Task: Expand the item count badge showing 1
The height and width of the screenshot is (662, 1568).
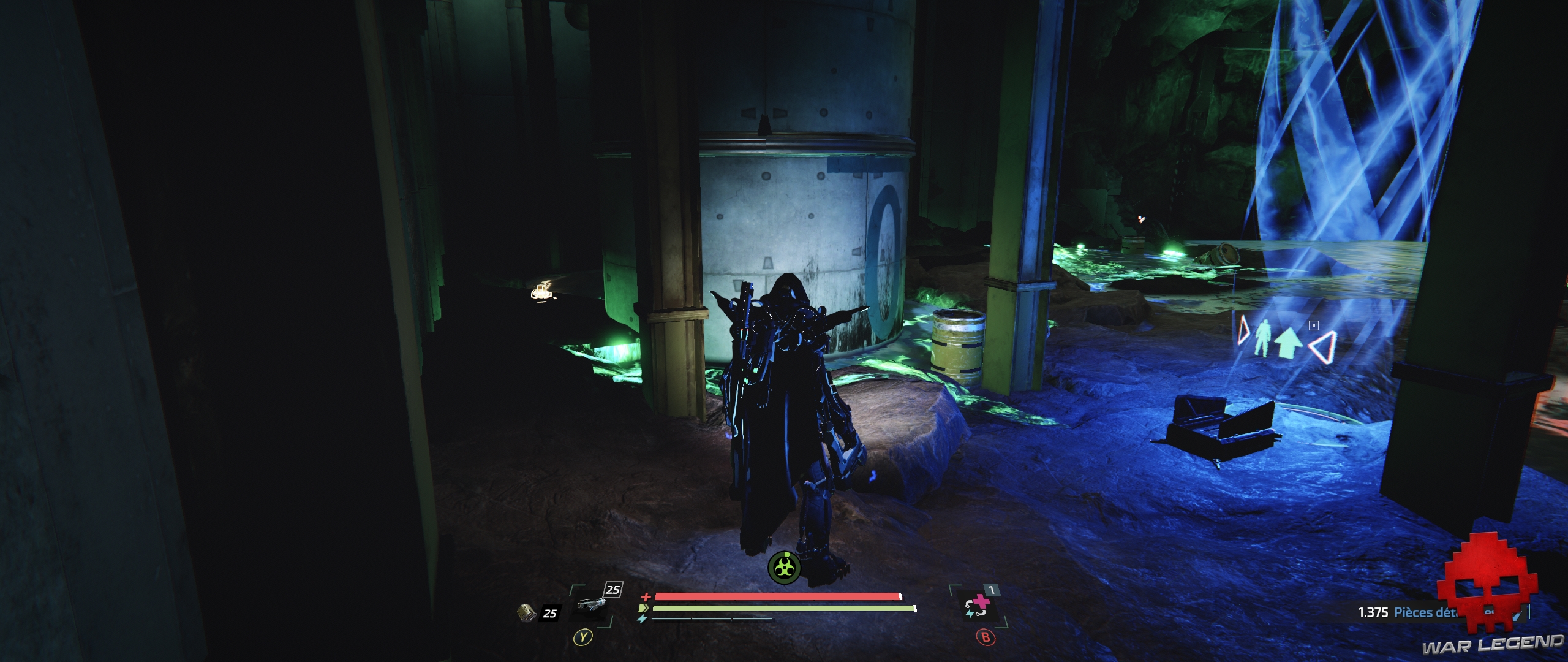Action: [992, 590]
